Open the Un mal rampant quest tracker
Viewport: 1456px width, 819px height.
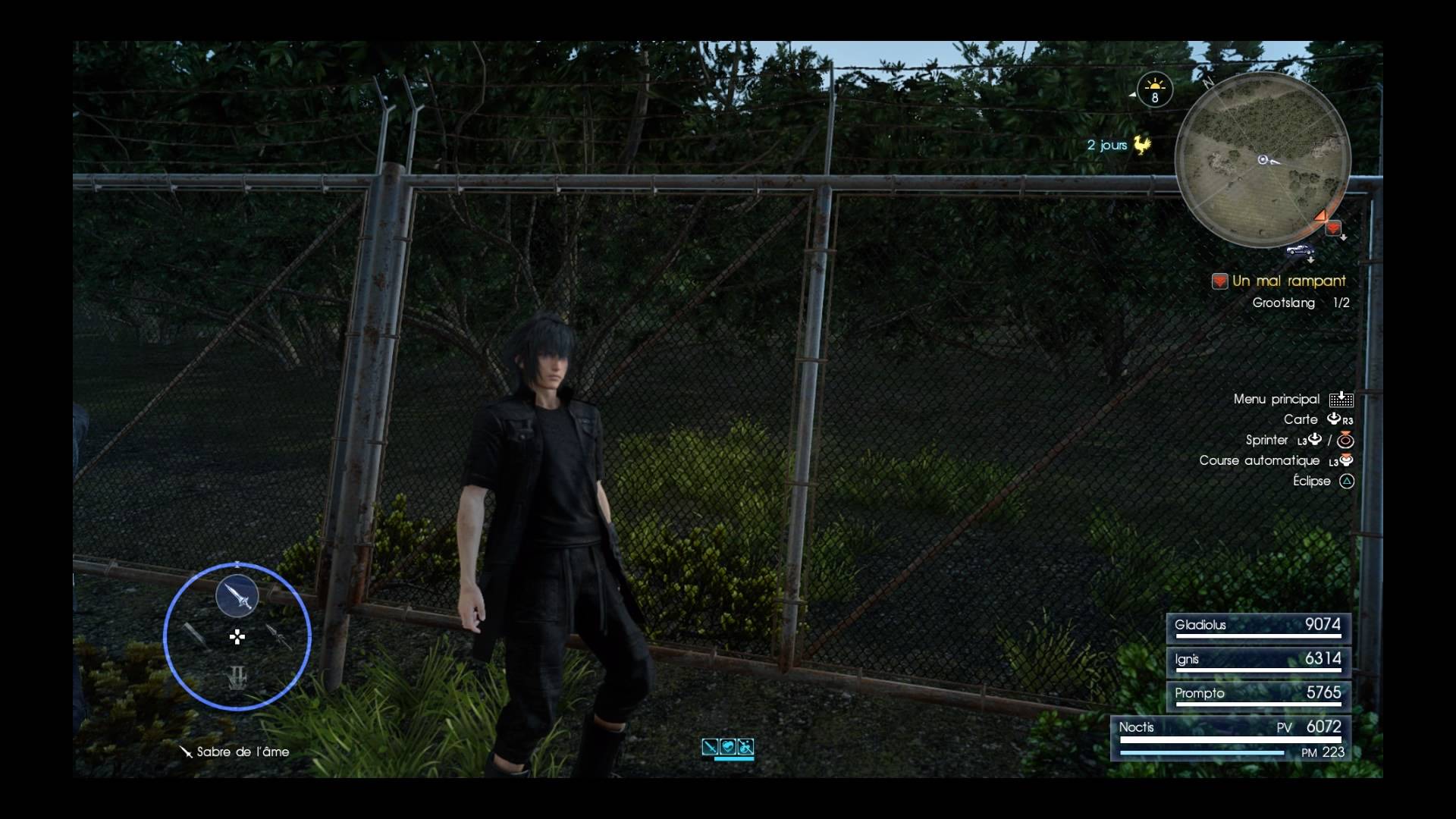(x=1288, y=281)
